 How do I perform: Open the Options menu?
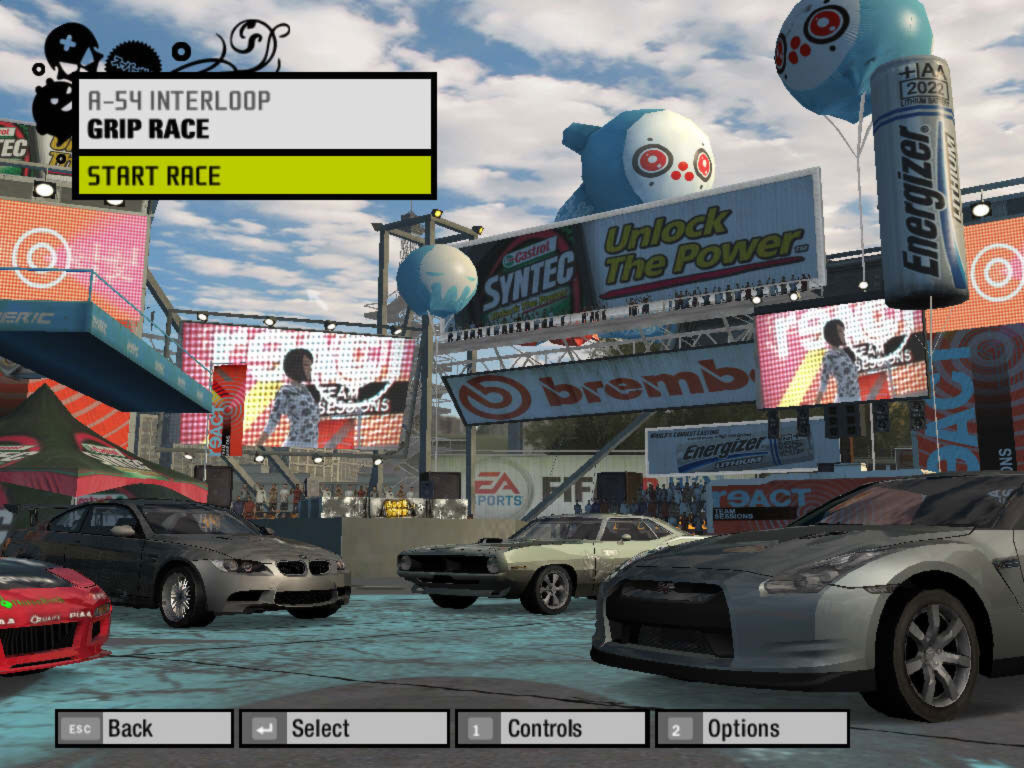[751, 728]
